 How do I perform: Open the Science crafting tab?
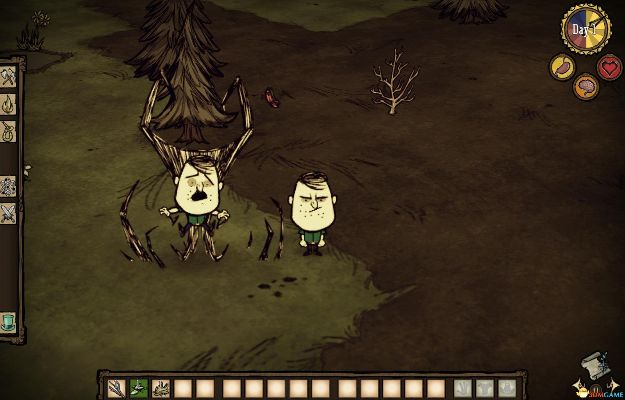click(x=8, y=186)
